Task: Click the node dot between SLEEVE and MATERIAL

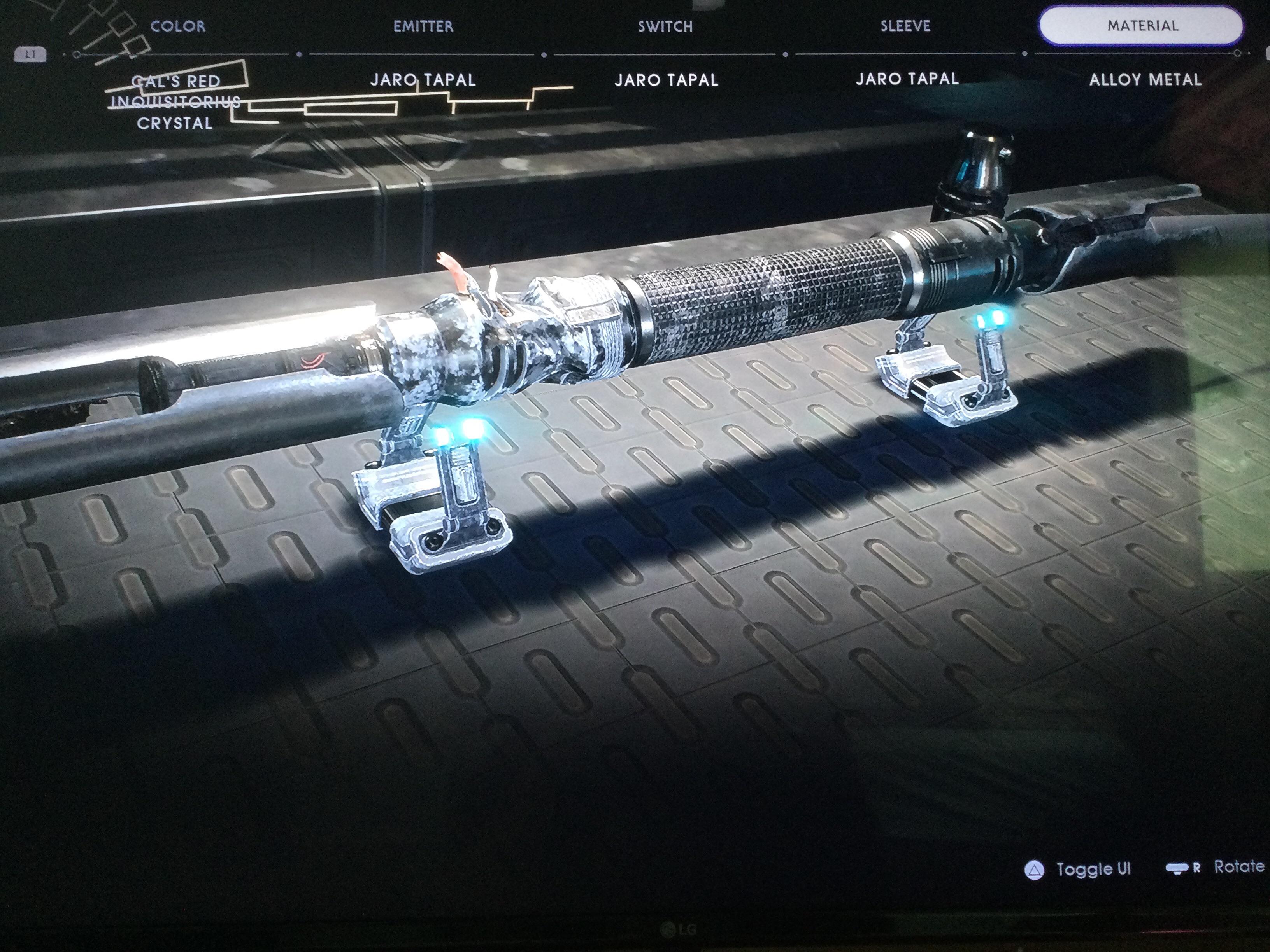Action: tap(1025, 53)
